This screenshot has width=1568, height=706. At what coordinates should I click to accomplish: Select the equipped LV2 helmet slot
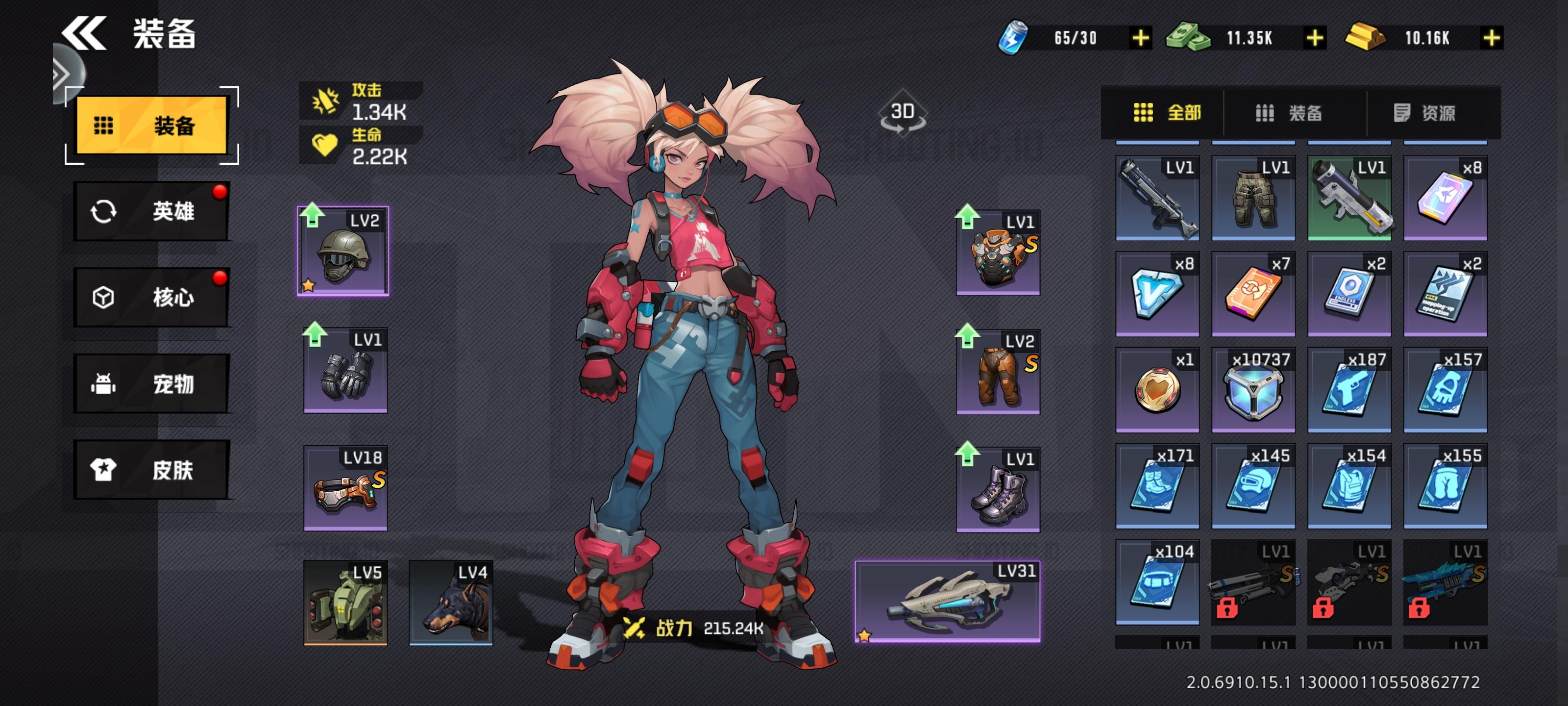click(x=343, y=252)
